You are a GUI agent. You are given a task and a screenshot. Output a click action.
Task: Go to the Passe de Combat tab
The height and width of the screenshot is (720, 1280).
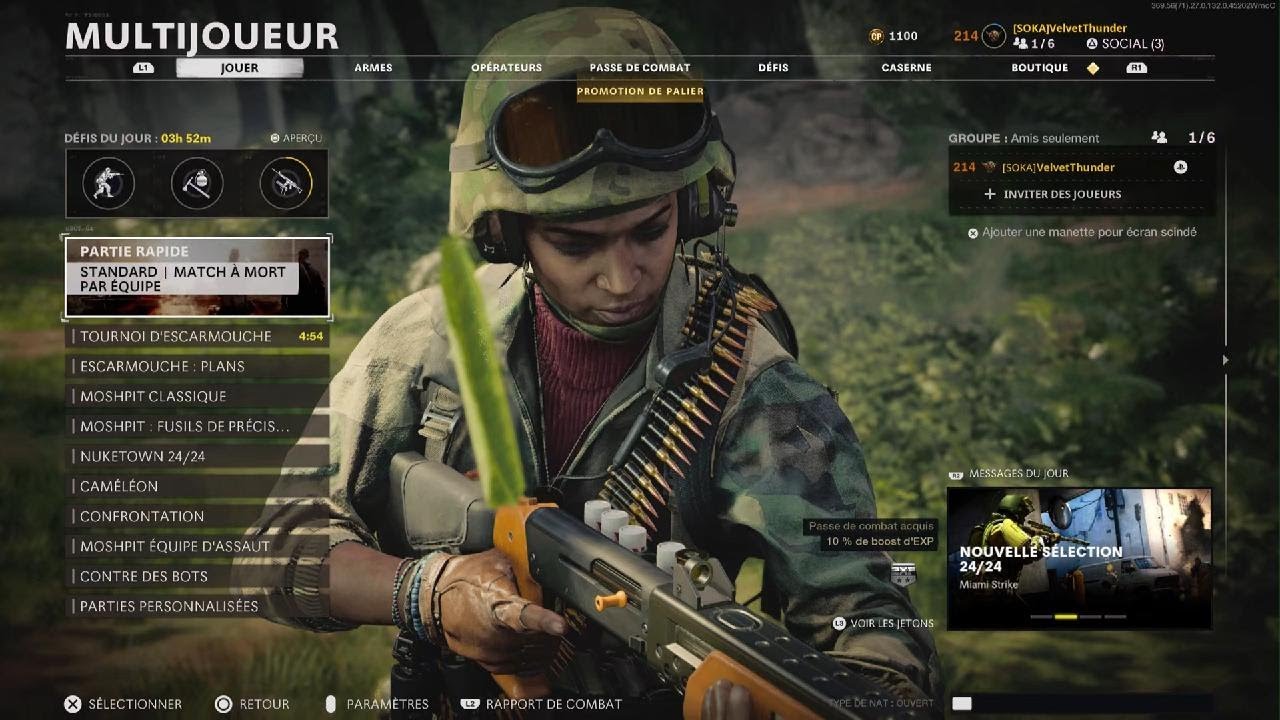(x=640, y=68)
